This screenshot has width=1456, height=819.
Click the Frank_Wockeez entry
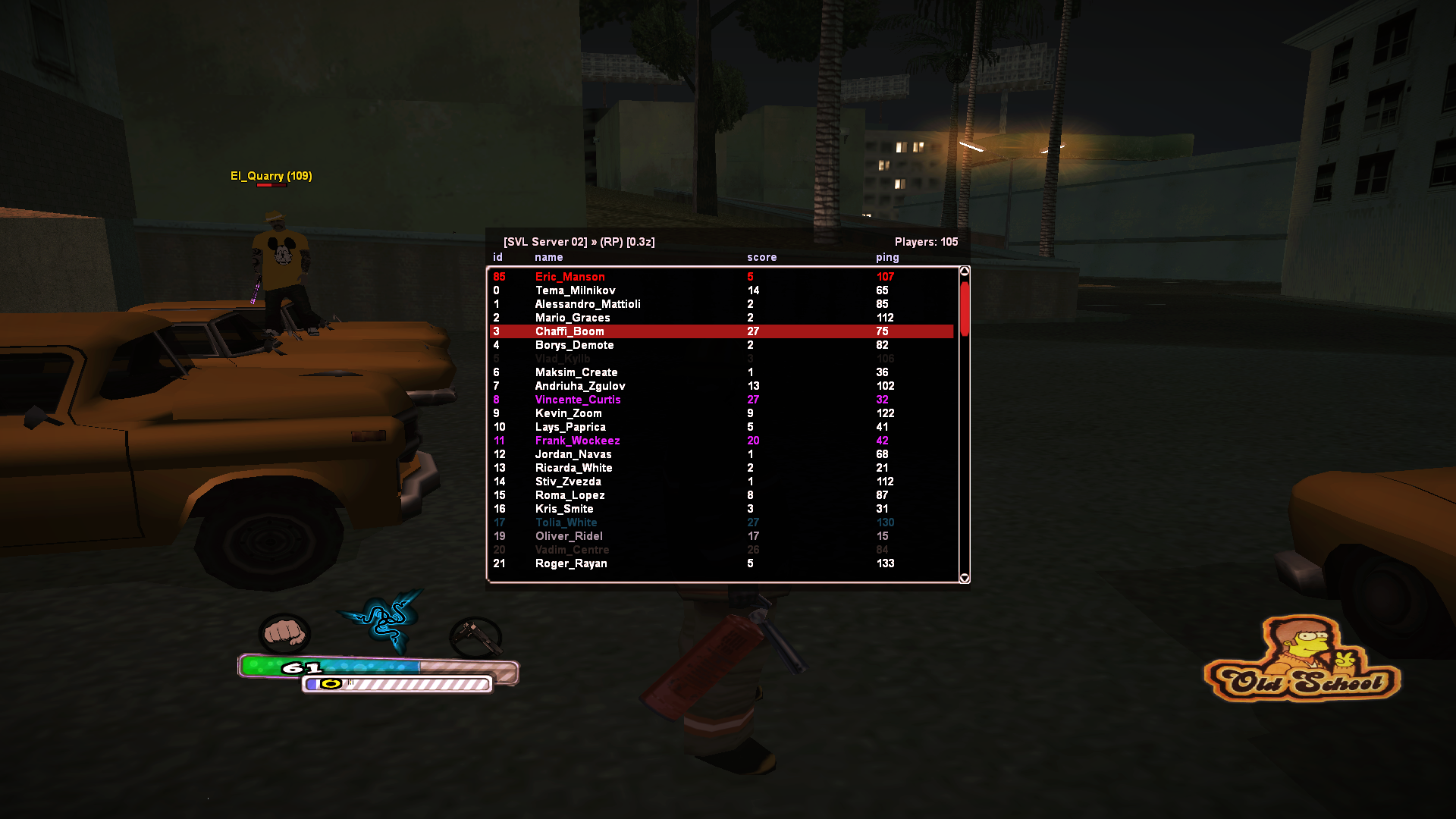pos(577,441)
